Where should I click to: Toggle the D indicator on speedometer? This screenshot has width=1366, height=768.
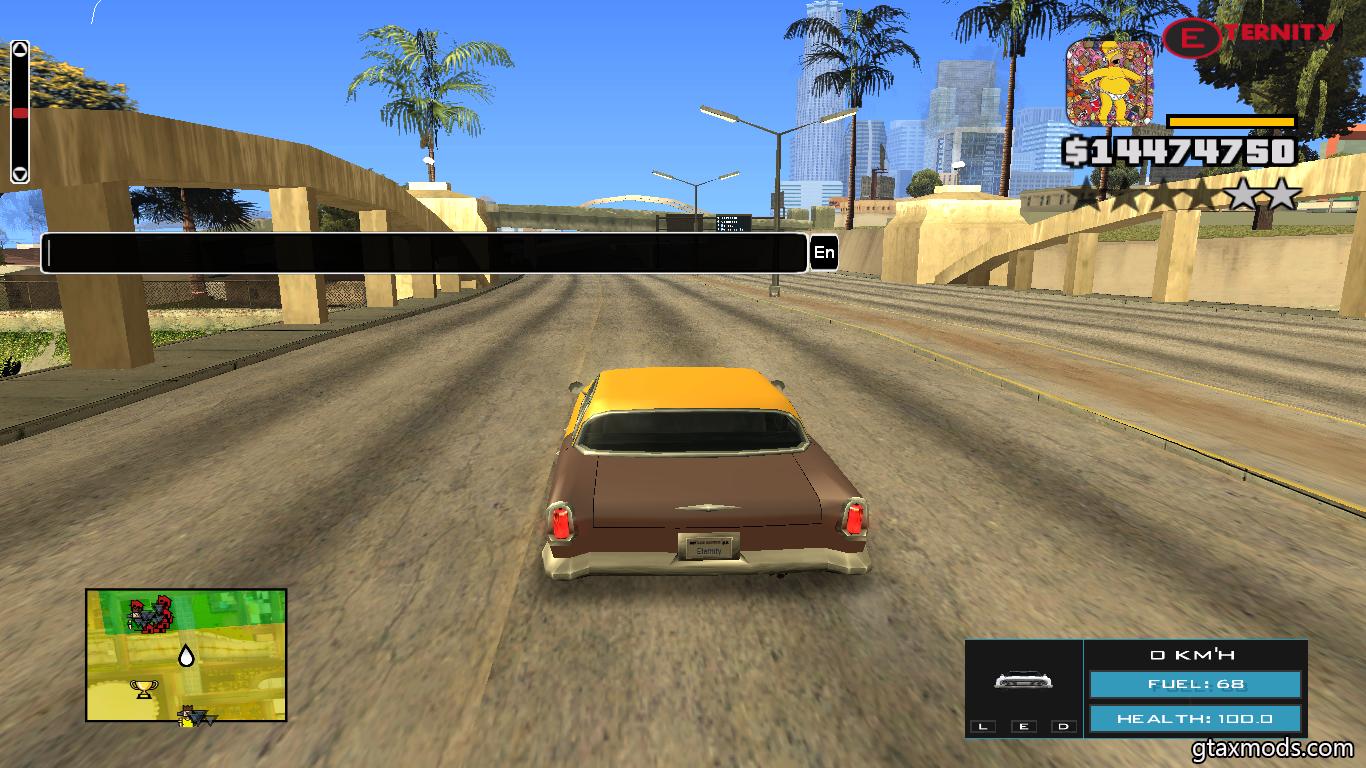(x=1063, y=726)
